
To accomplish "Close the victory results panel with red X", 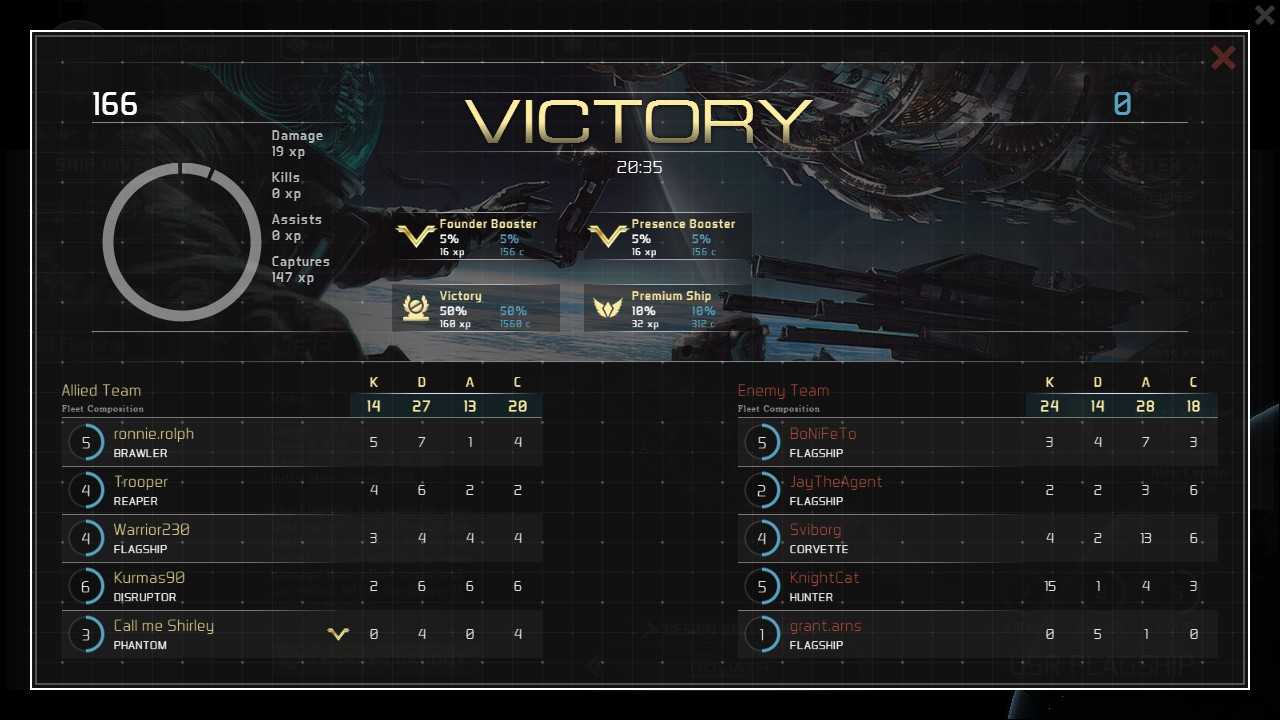I will pos(1222,58).
